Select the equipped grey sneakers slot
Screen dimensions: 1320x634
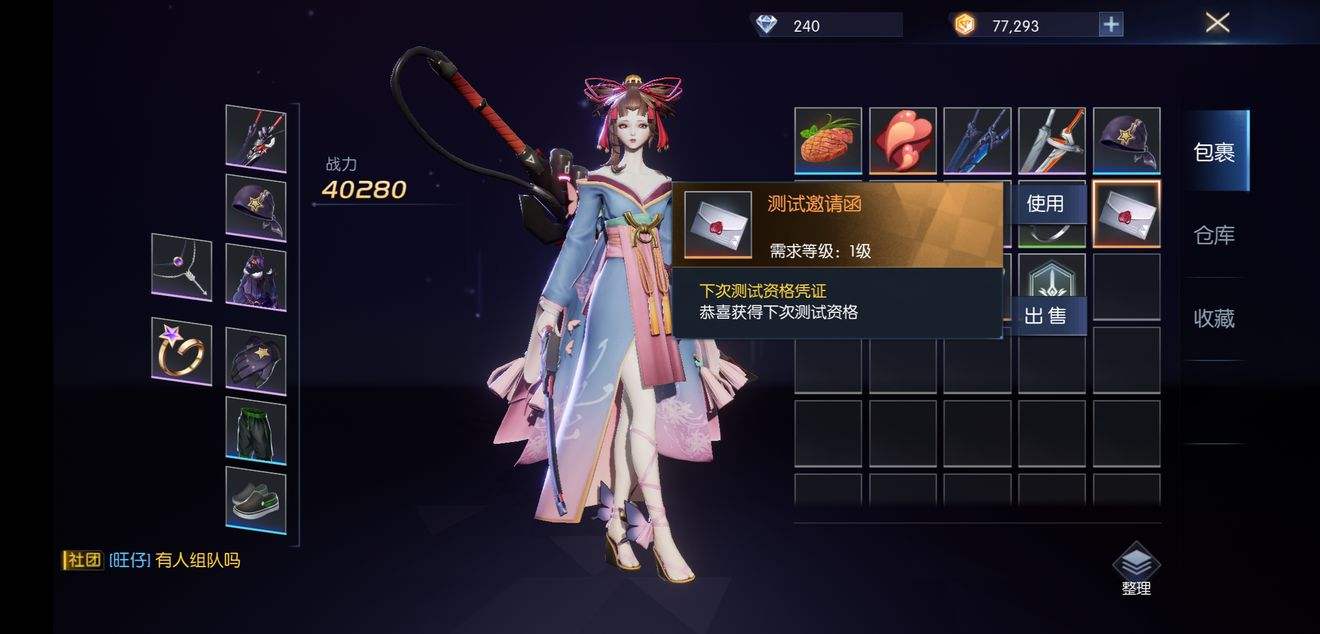255,499
